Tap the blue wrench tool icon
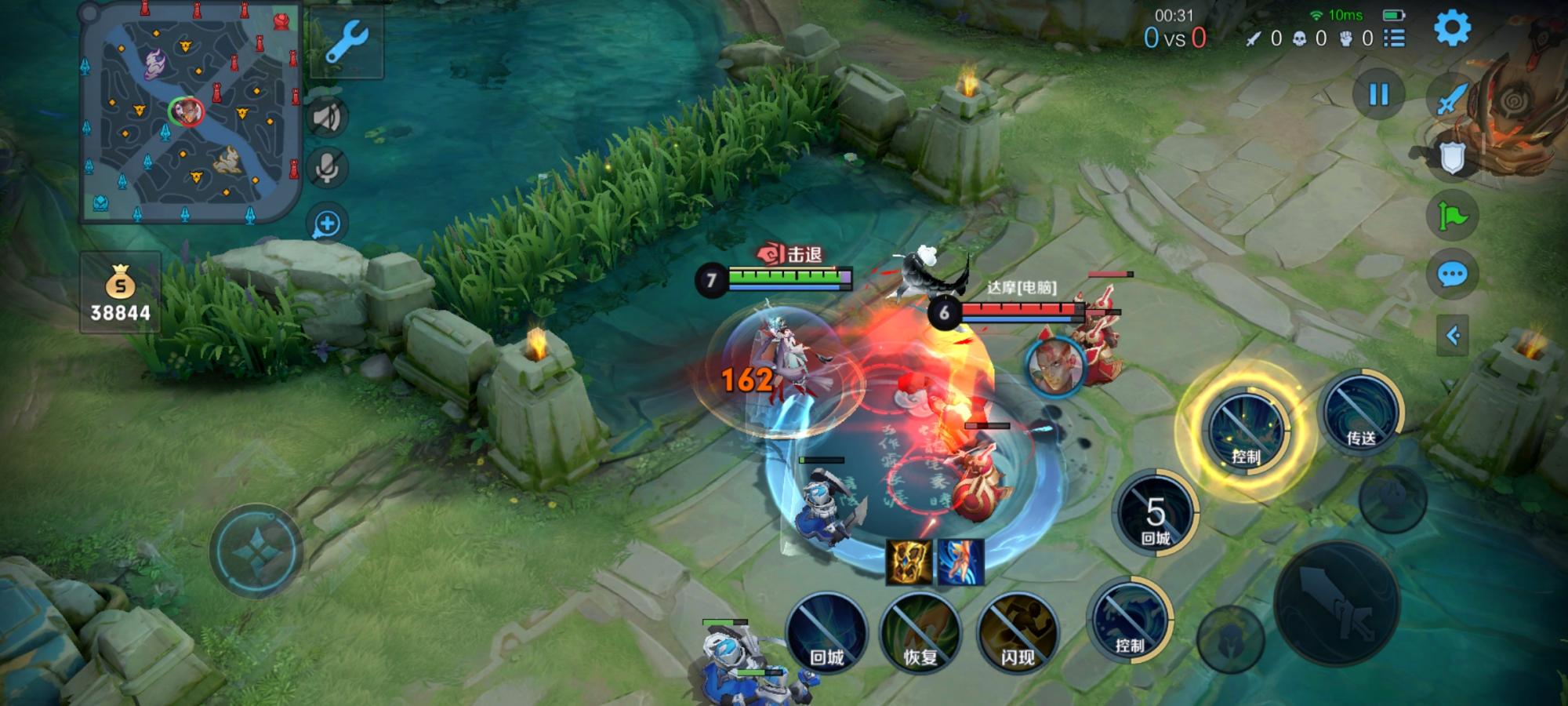Screen dimensions: 1568x706 click(346, 42)
